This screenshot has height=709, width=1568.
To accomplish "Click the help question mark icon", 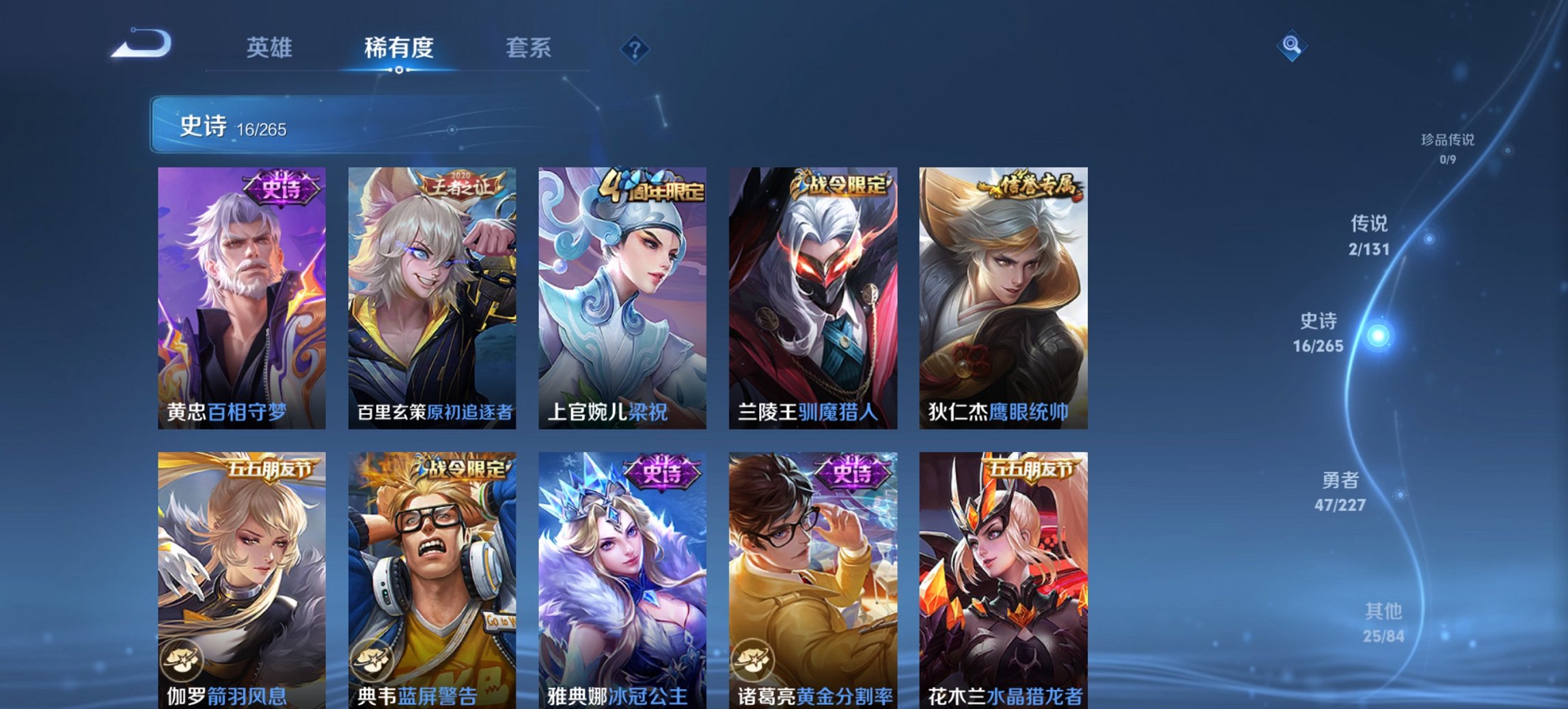I will click(635, 48).
